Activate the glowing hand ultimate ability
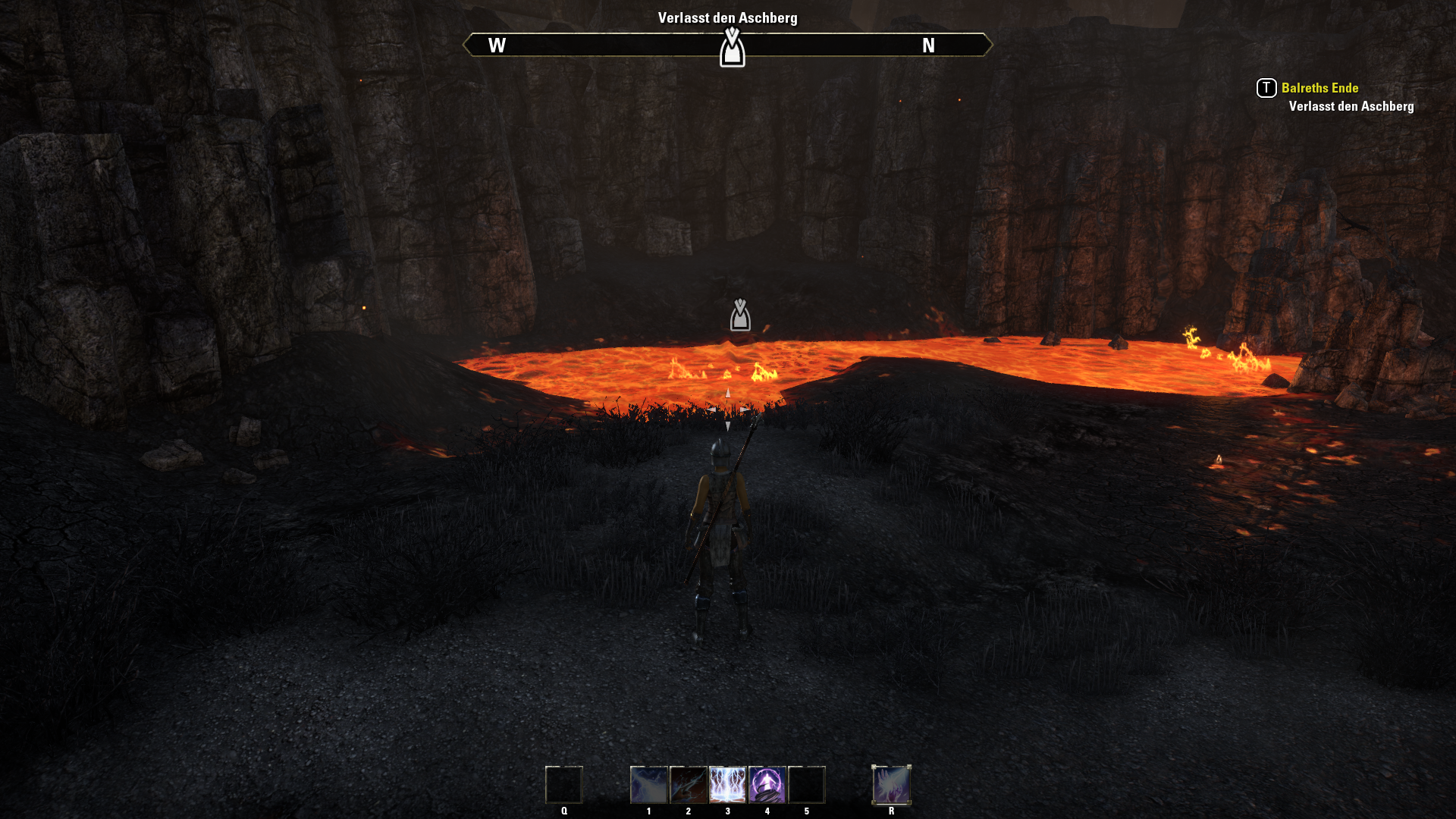 point(891,785)
